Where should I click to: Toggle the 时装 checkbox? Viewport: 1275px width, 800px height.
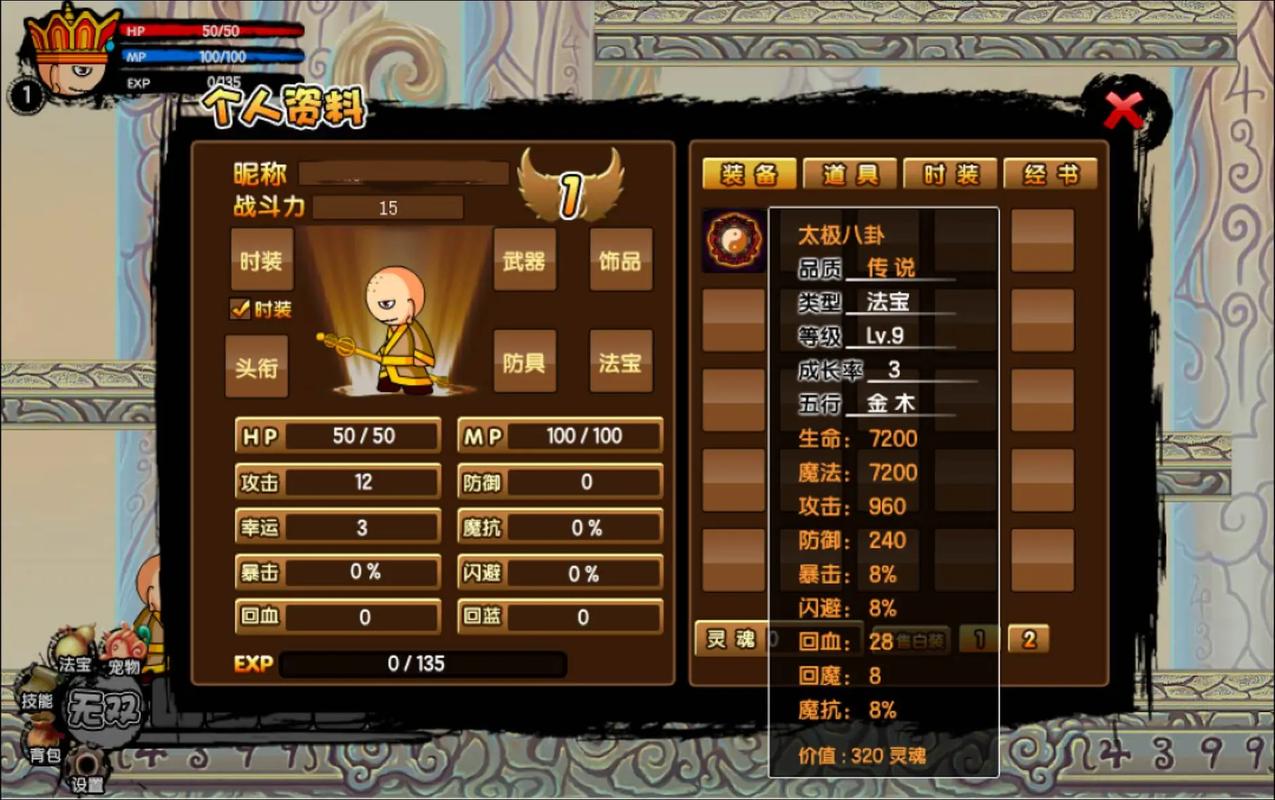coord(240,309)
